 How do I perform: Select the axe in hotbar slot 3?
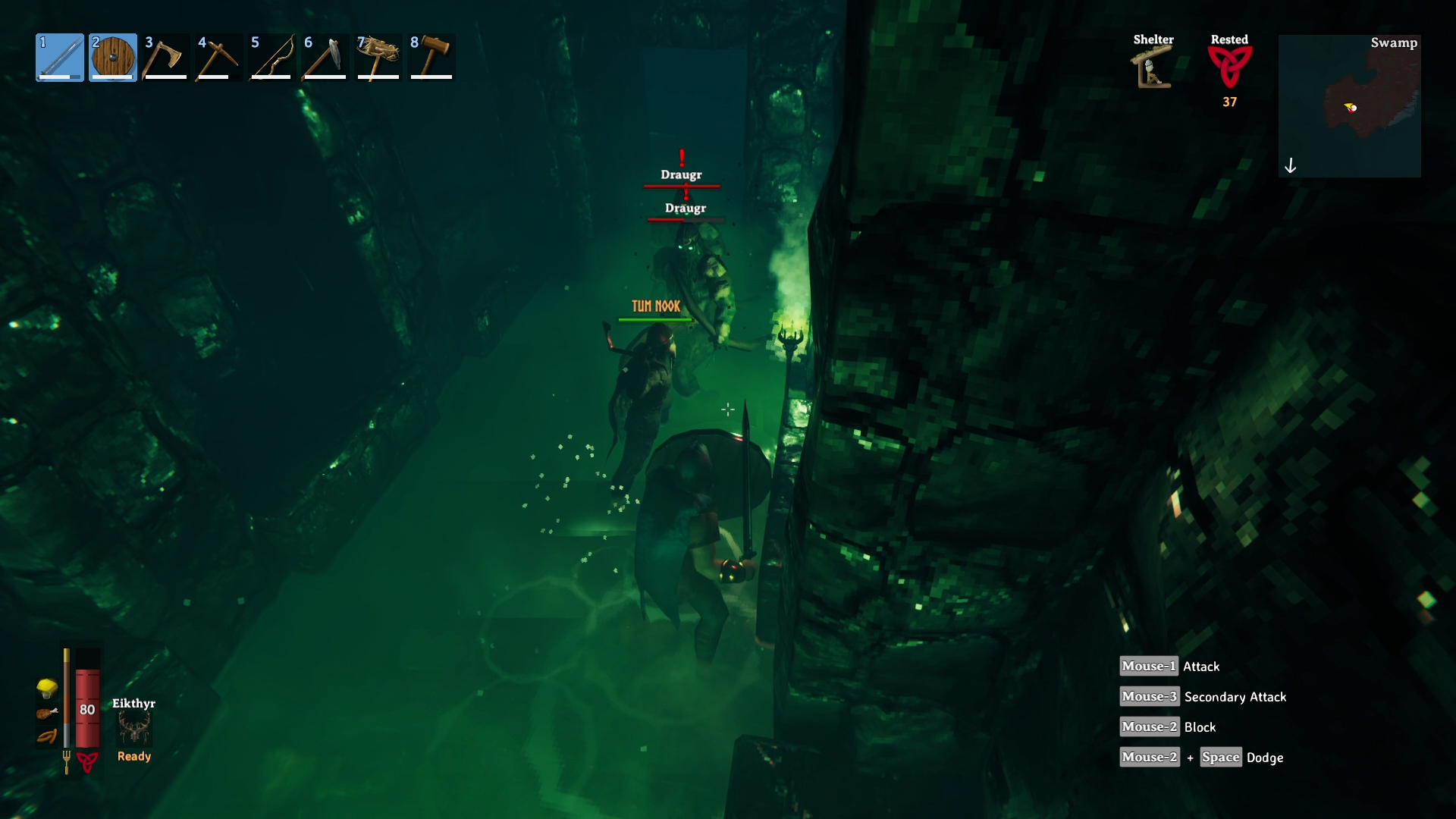tap(166, 58)
